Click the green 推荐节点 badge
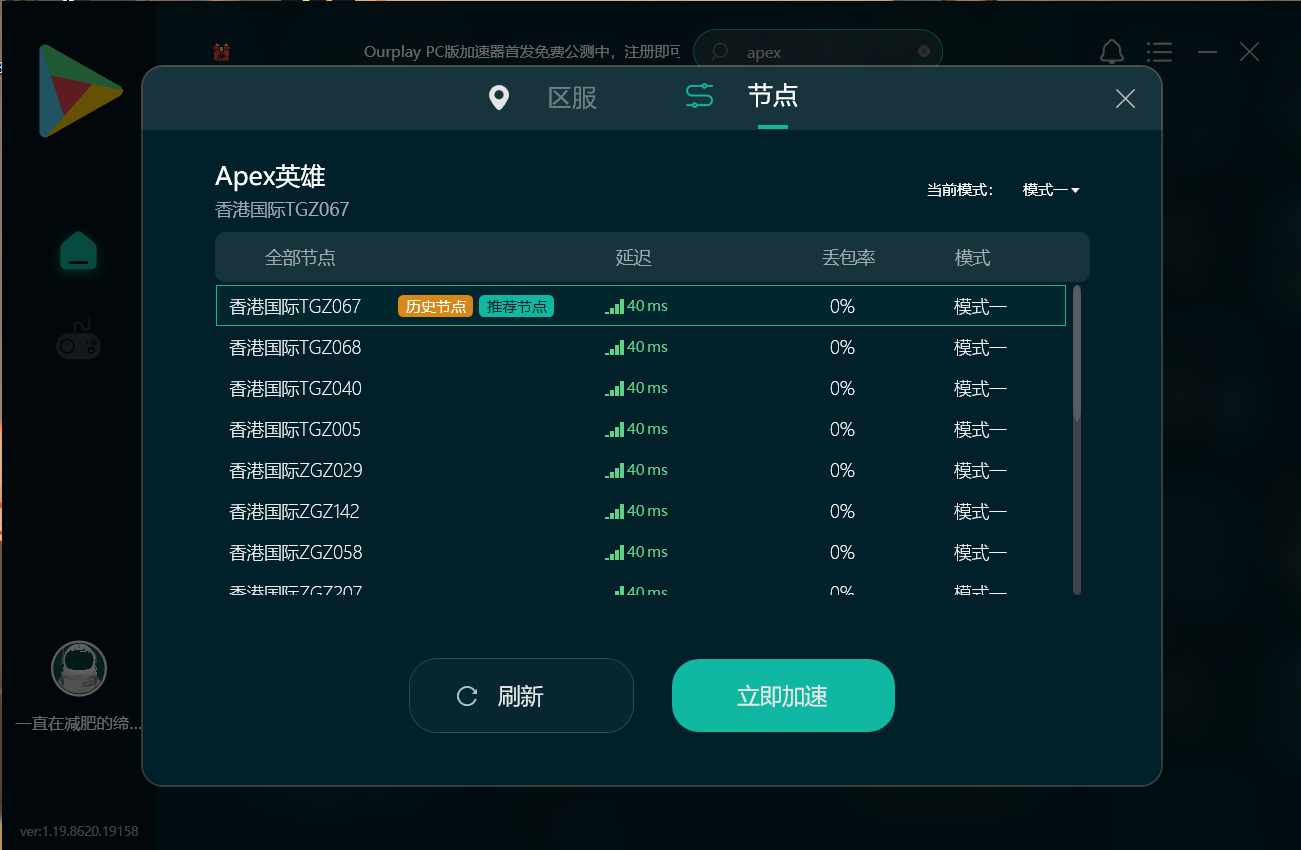This screenshot has width=1301, height=850. tap(516, 306)
